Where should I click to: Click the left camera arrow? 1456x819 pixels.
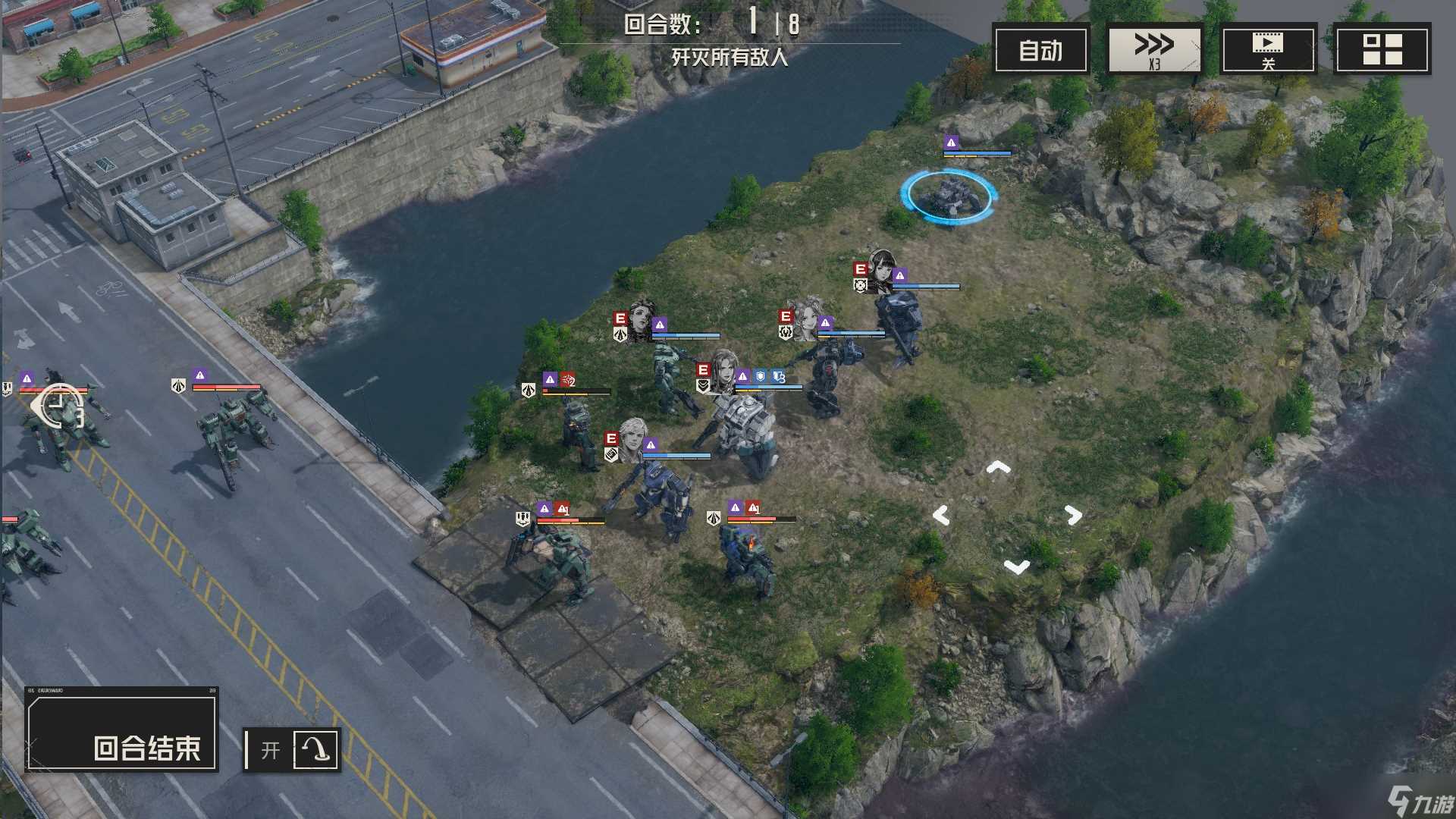click(x=941, y=516)
